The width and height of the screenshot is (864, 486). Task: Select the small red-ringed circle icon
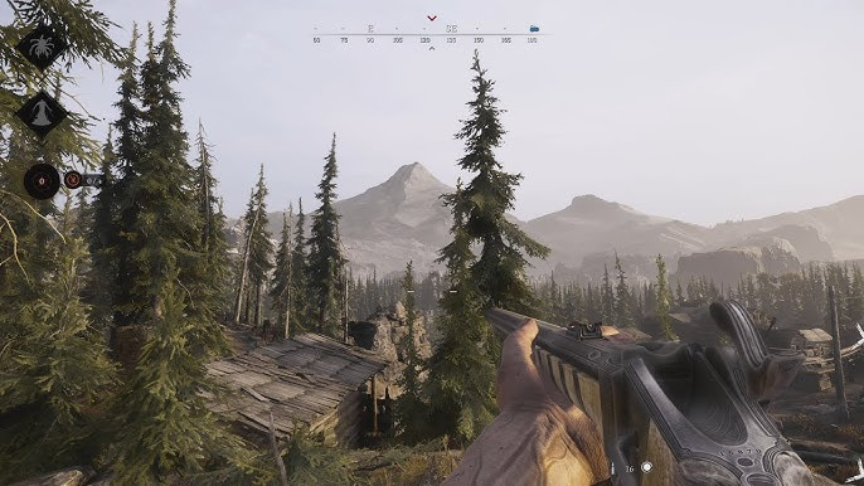pos(73,180)
